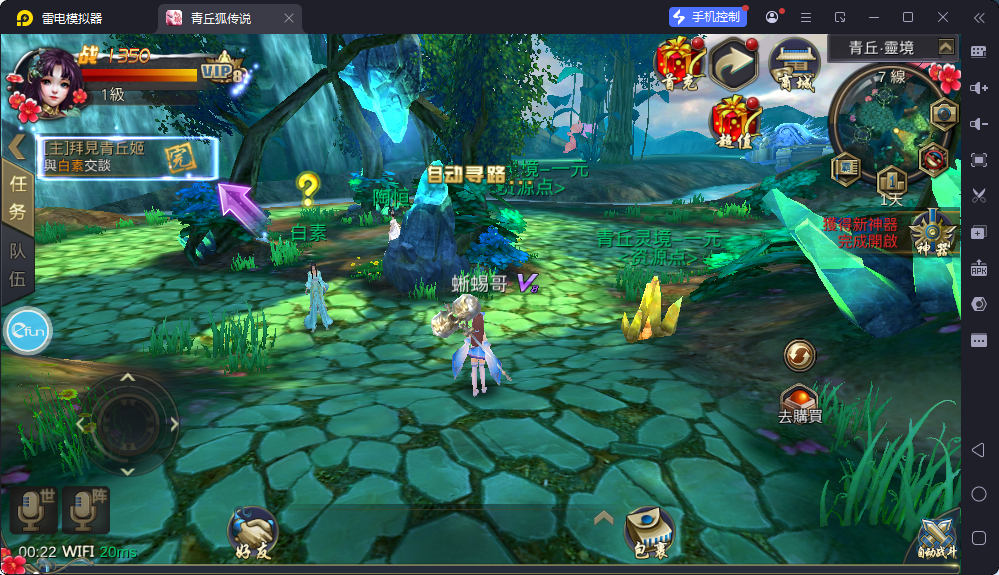Screen dimensions: 999x575
Task: Open the 好友 friends panel
Action: point(253,532)
